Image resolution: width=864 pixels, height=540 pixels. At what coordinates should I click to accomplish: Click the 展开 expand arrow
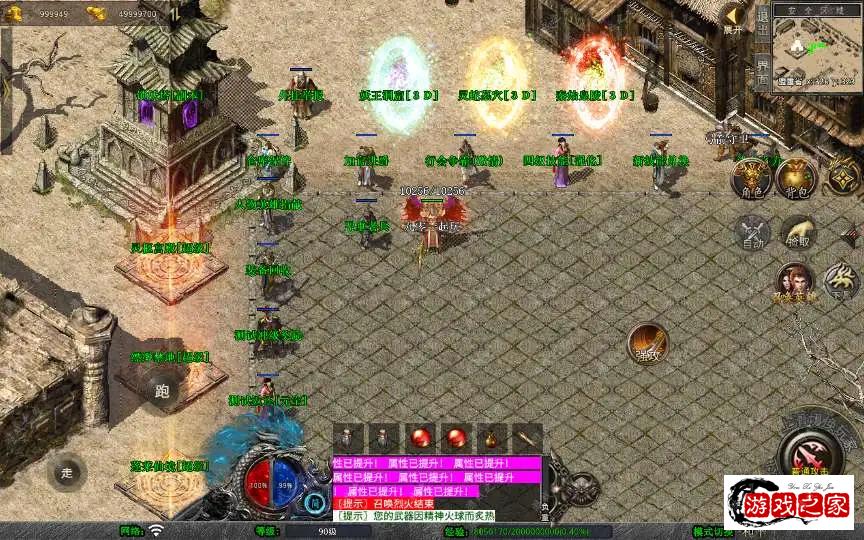click(x=735, y=18)
